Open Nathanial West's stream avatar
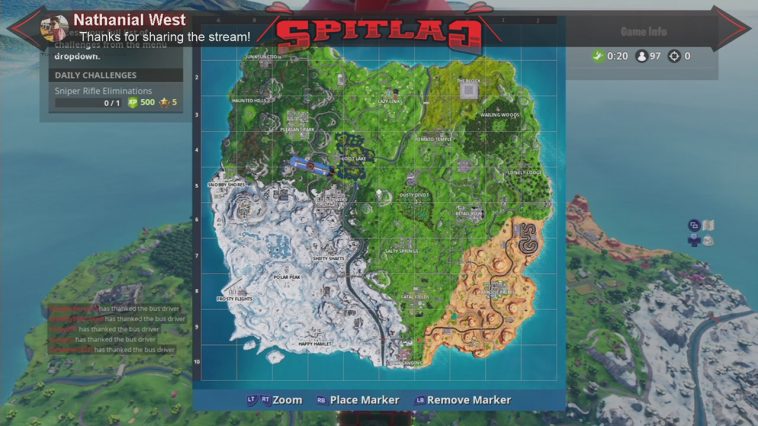 (55, 27)
